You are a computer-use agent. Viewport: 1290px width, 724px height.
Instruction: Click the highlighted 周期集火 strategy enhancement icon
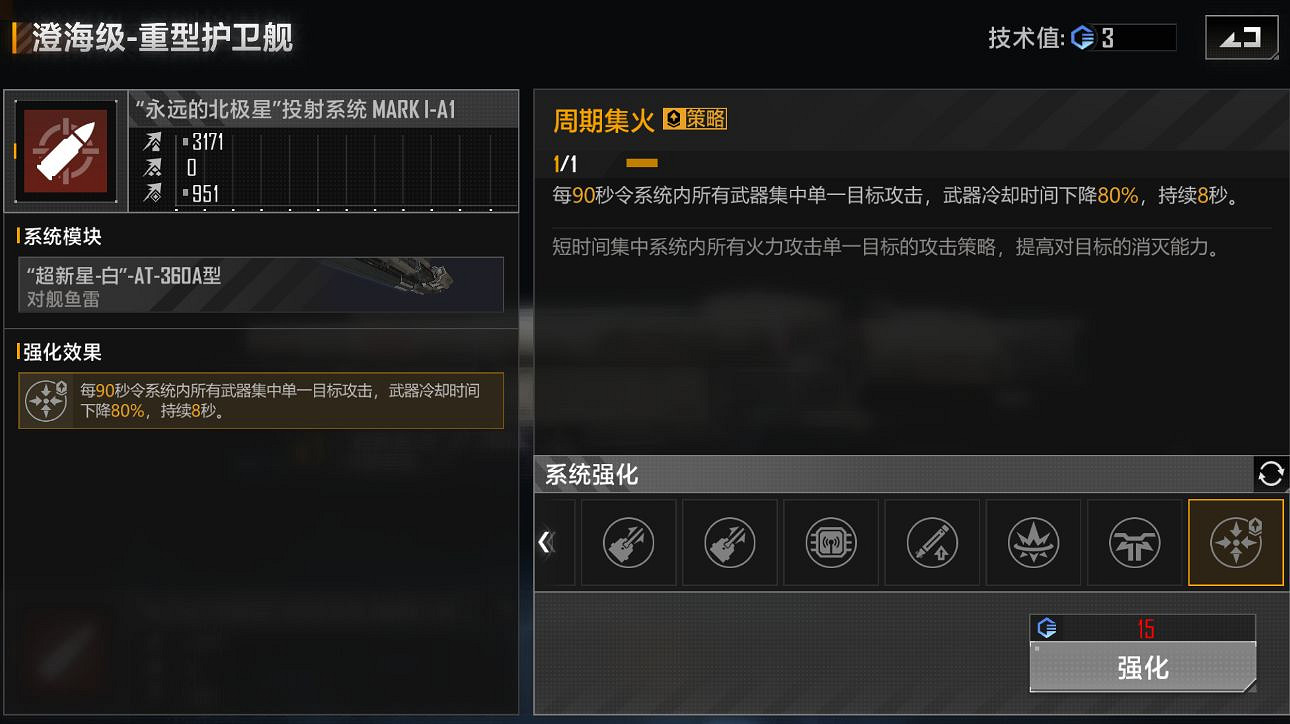1235,542
